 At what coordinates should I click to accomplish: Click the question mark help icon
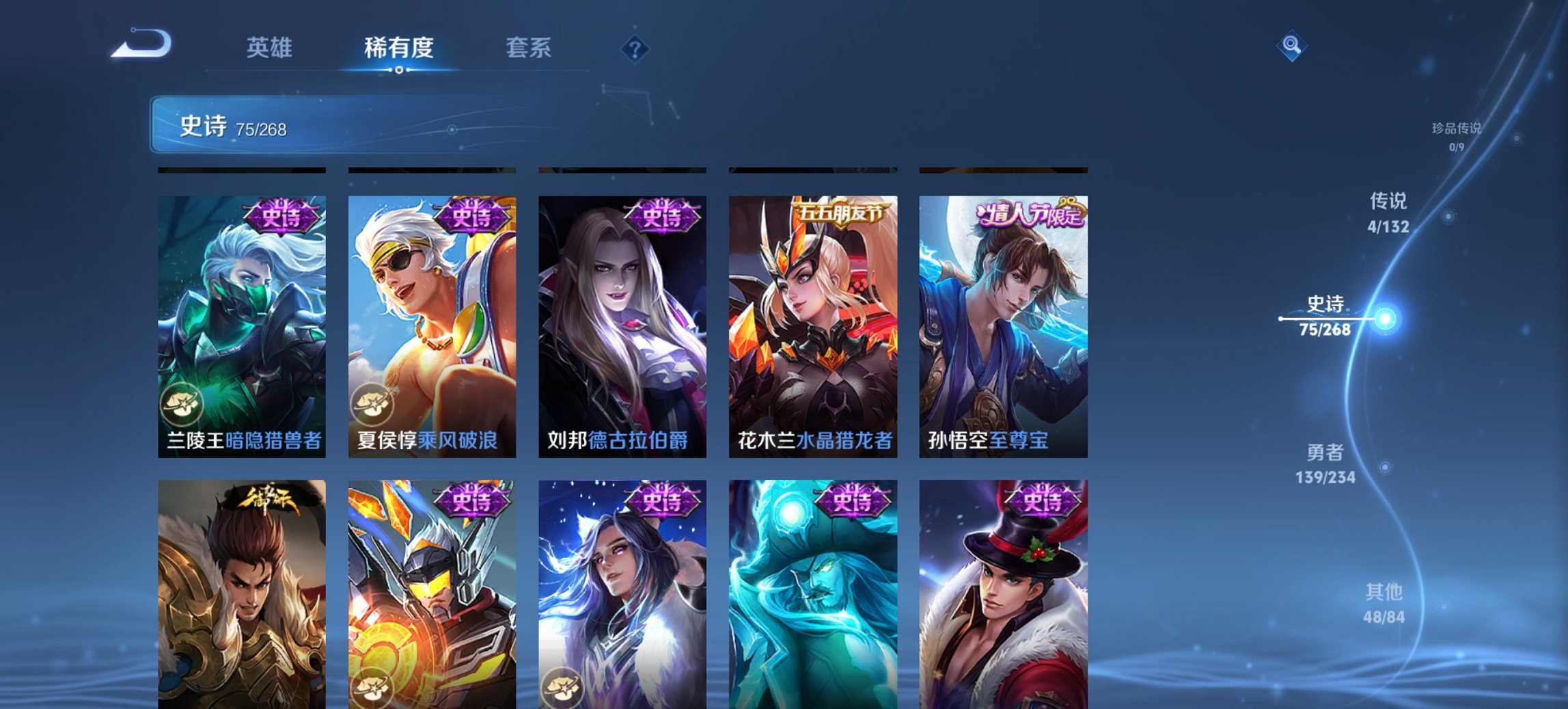coord(634,49)
